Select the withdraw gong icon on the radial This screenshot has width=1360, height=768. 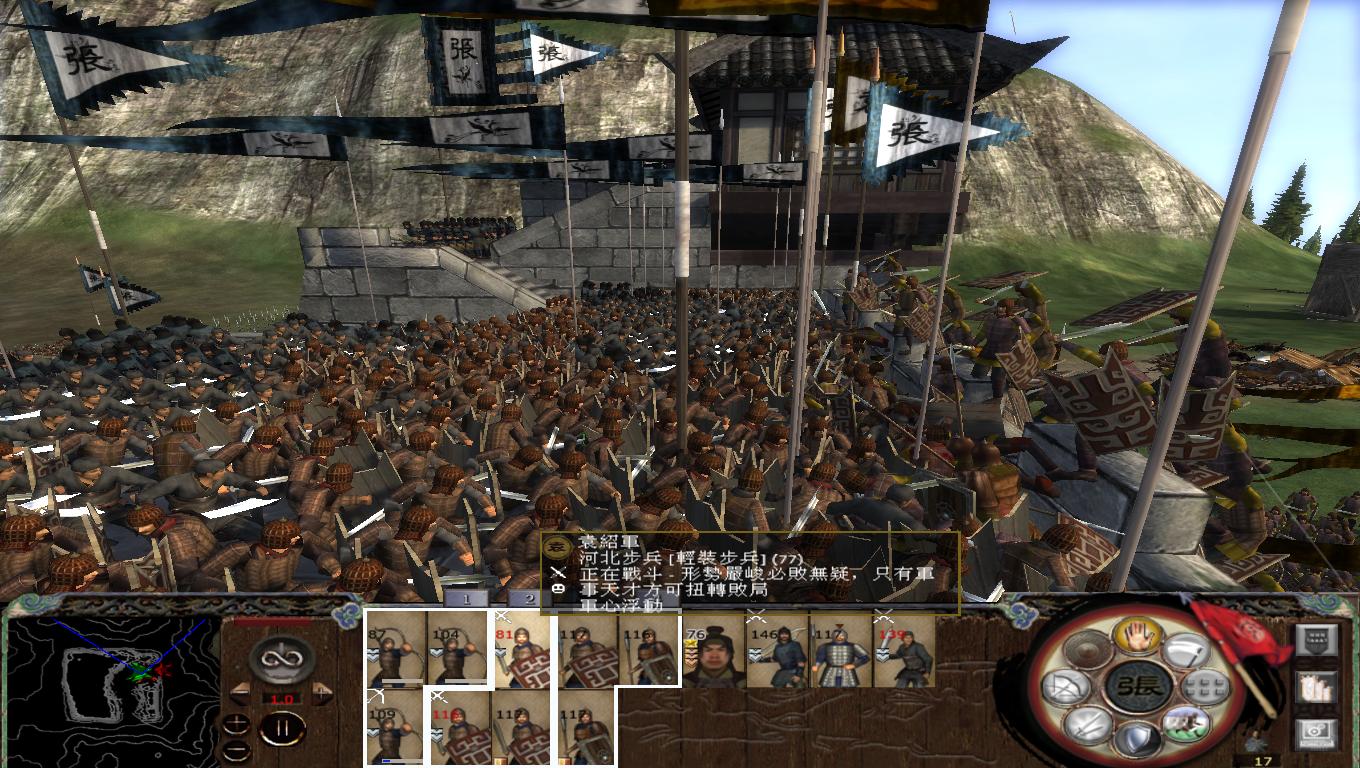1089,648
